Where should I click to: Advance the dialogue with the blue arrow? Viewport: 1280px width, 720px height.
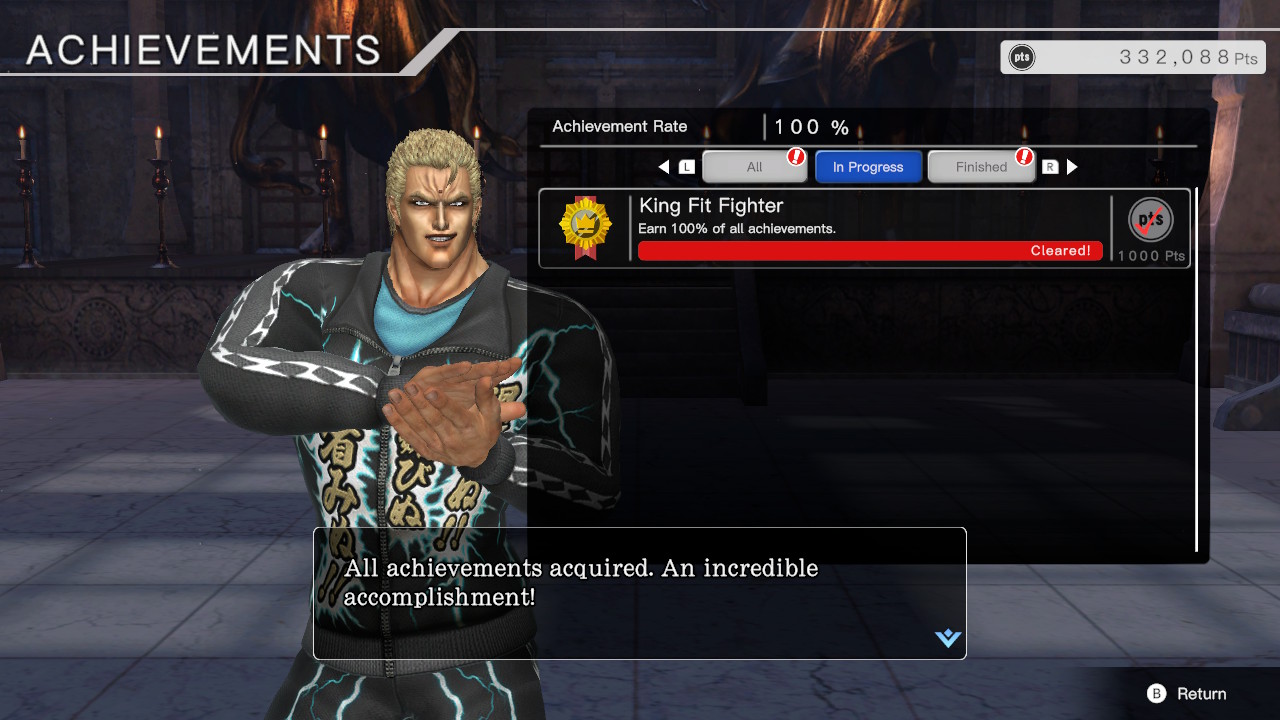[948, 638]
